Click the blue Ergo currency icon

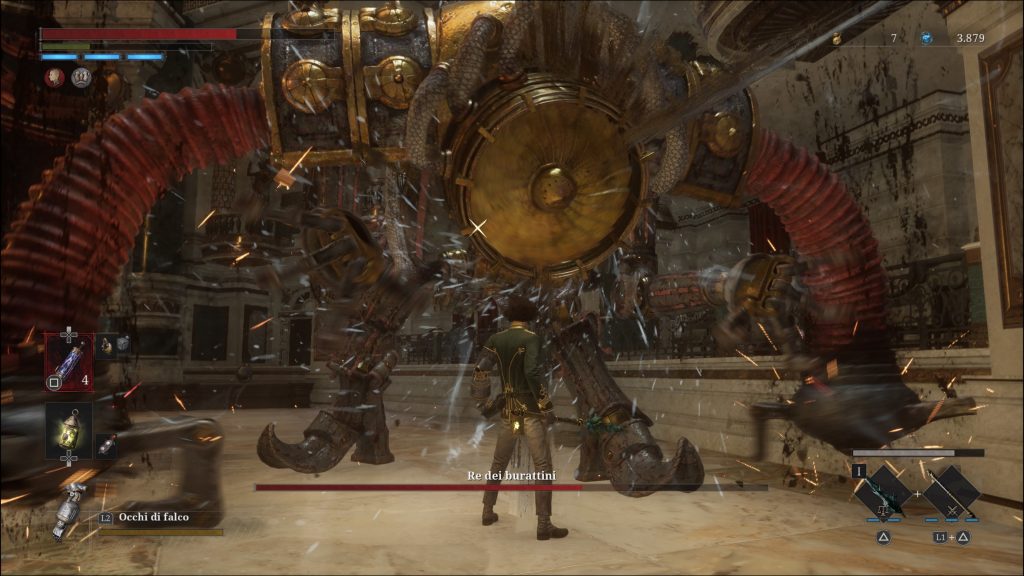(926, 38)
